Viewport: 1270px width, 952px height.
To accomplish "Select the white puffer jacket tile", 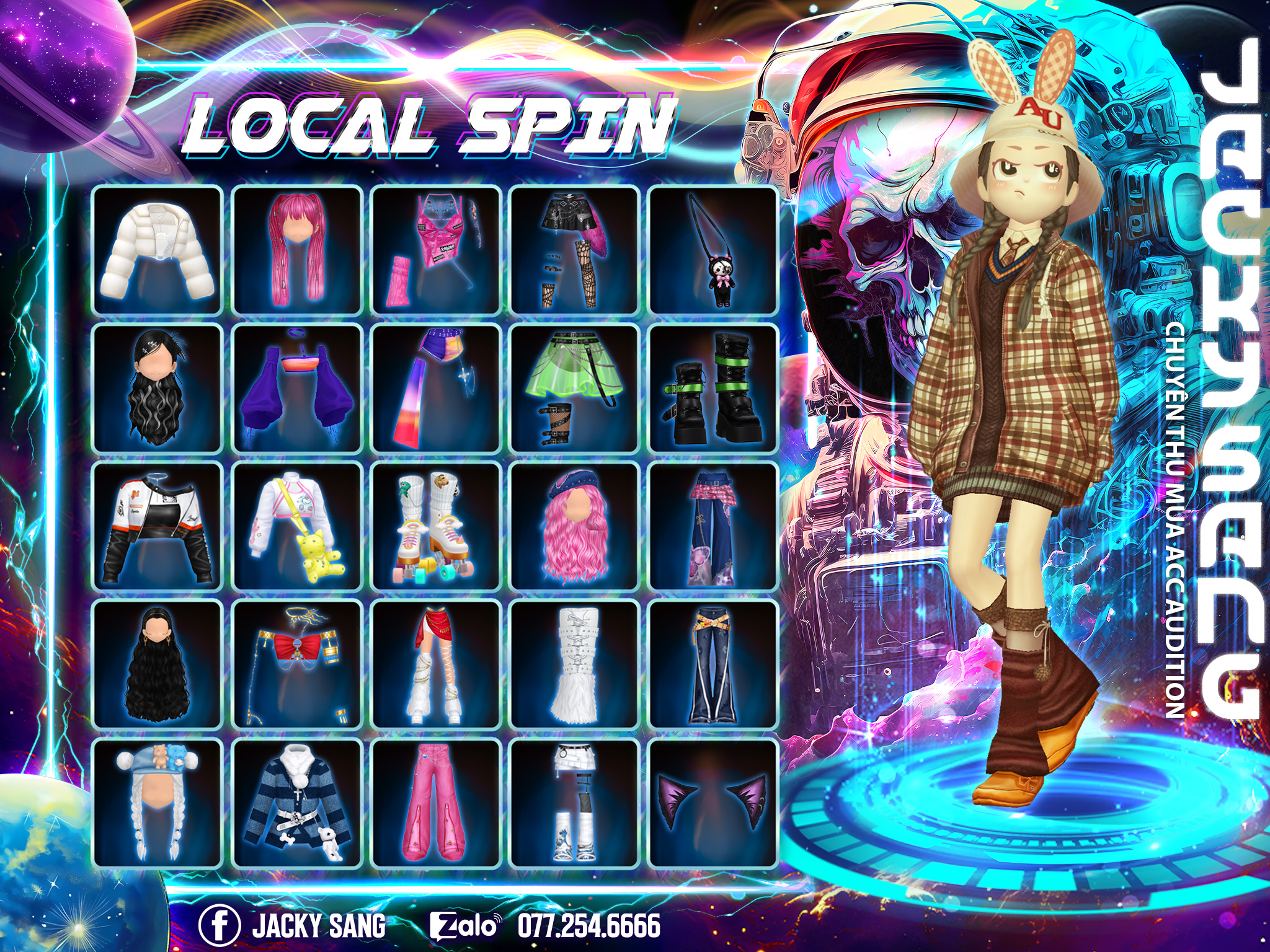I will pos(157,250).
